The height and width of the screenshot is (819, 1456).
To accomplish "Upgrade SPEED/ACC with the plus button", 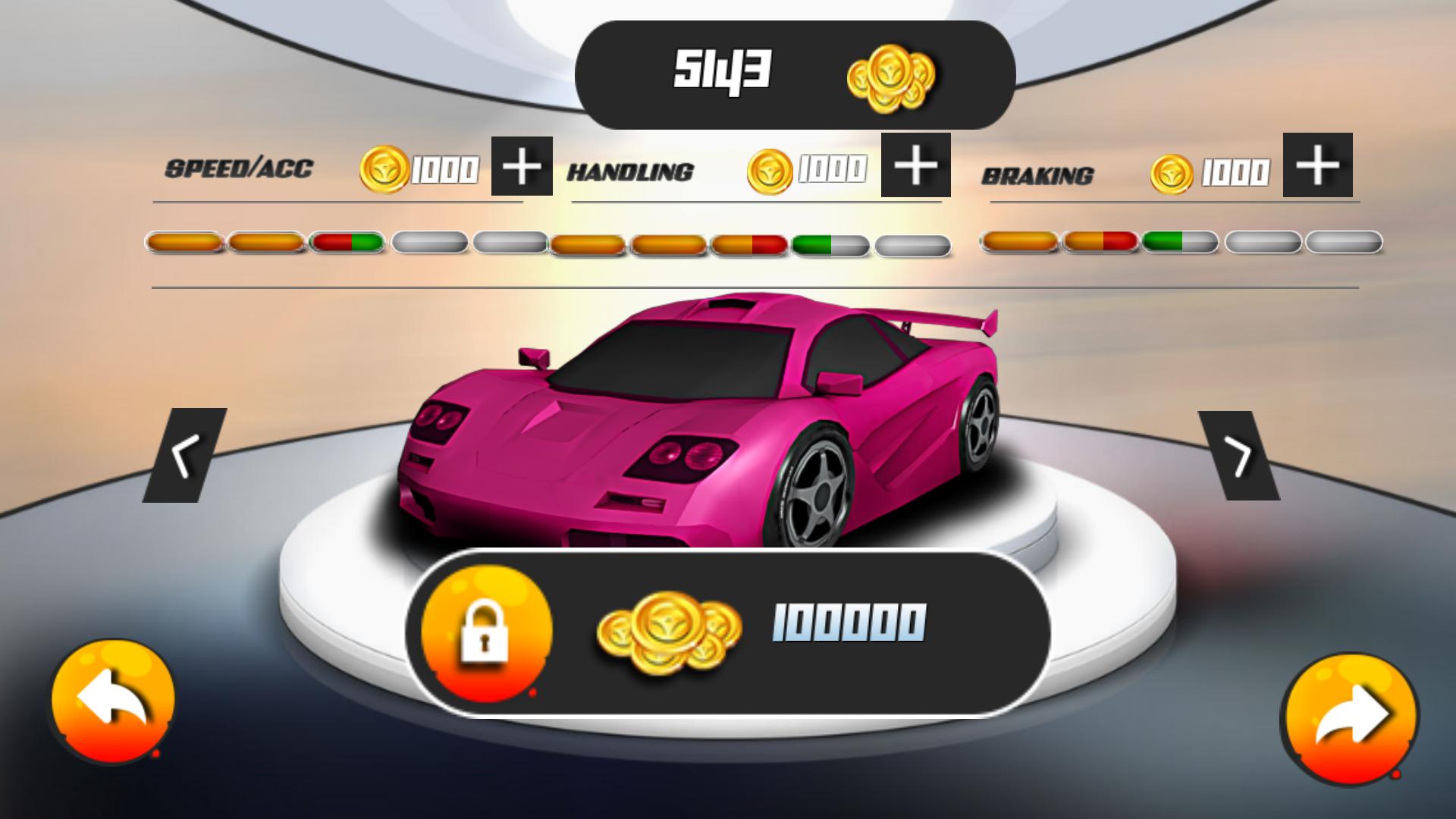I will click(x=522, y=166).
